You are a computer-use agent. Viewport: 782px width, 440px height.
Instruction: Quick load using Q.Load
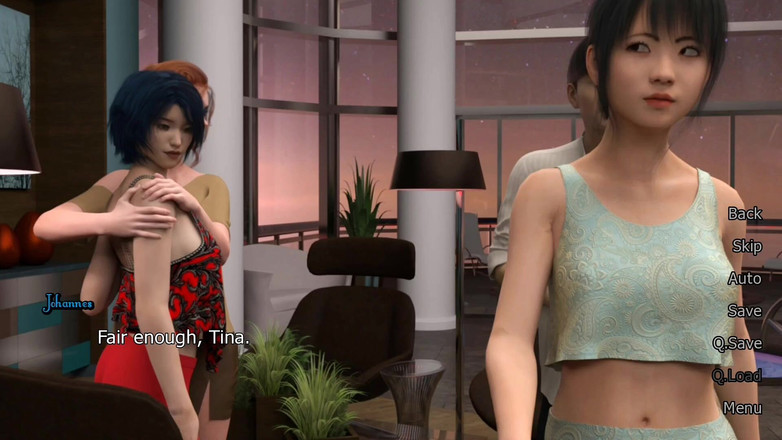[x=737, y=376]
